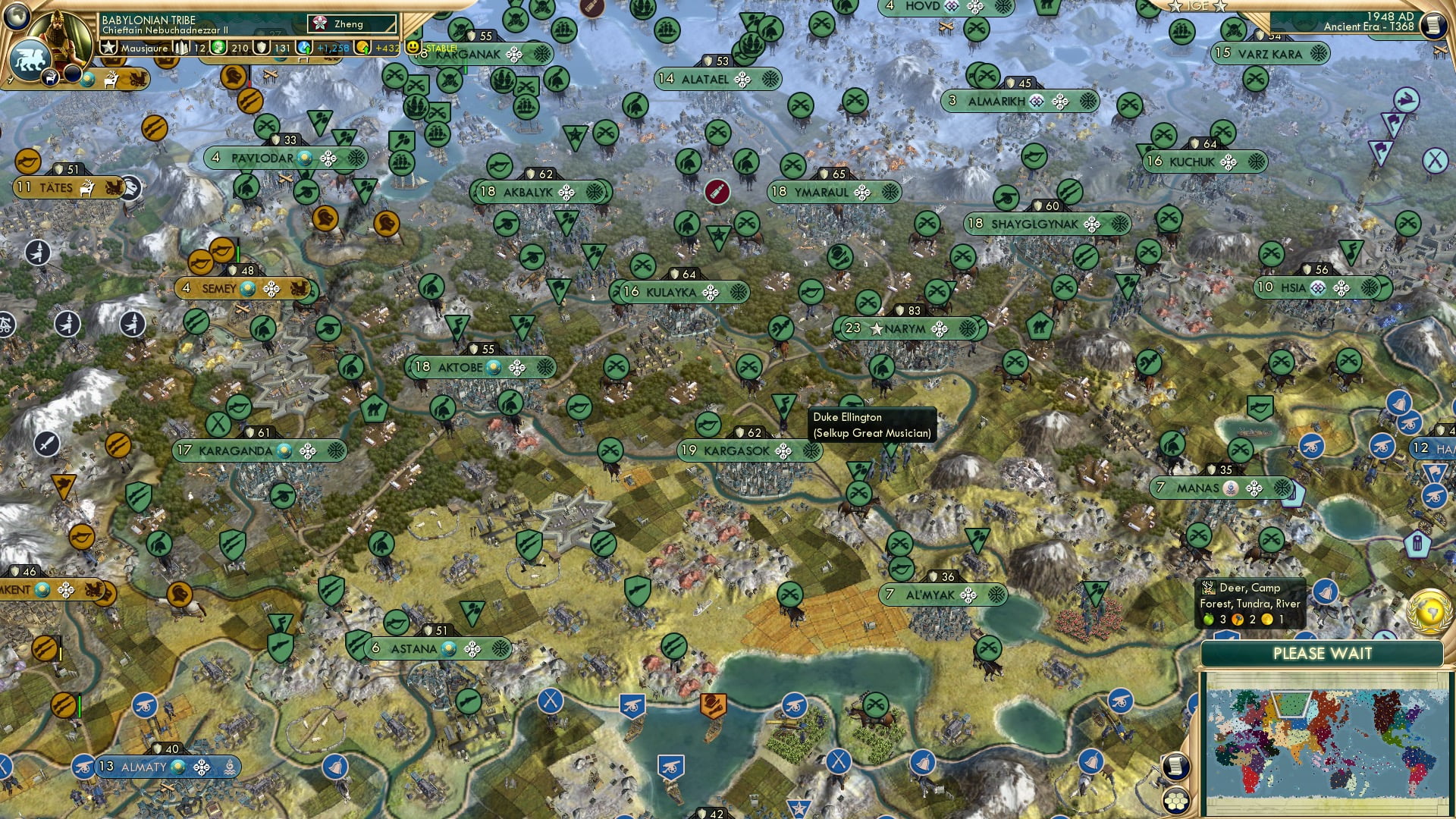1456x819 pixels.
Task: Click the Varz Kara city banner
Action: pyautogui.click(x=1270, y=54)
